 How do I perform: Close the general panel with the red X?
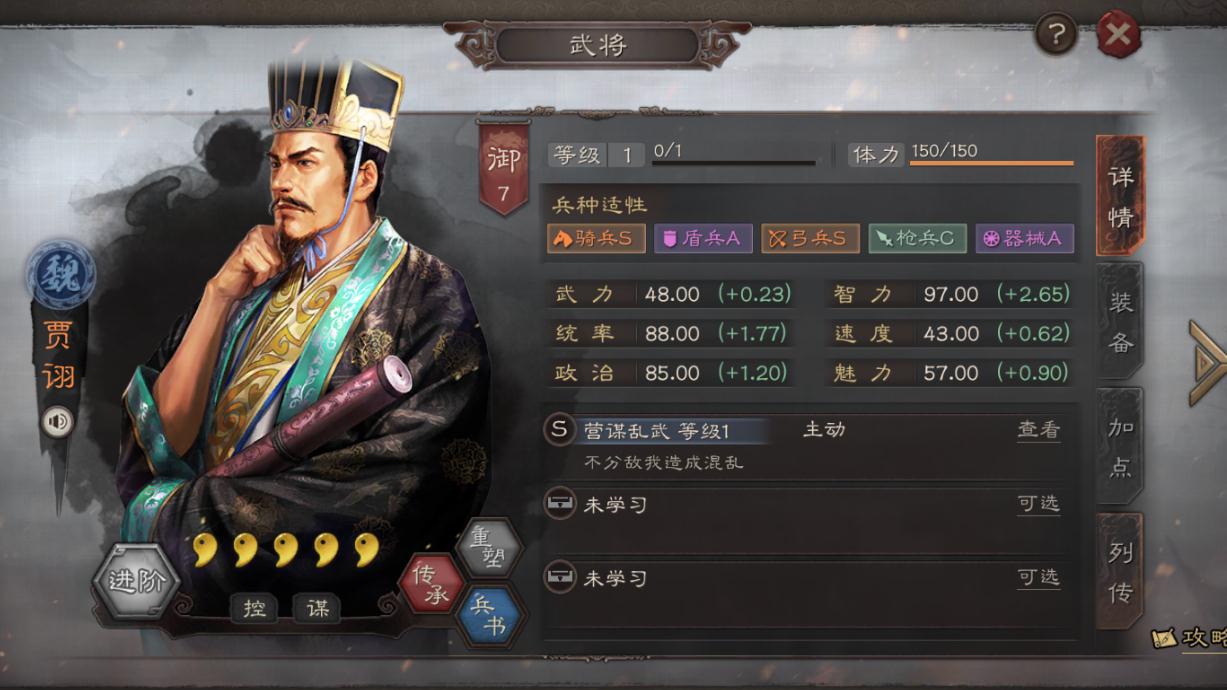point(1118,35)
